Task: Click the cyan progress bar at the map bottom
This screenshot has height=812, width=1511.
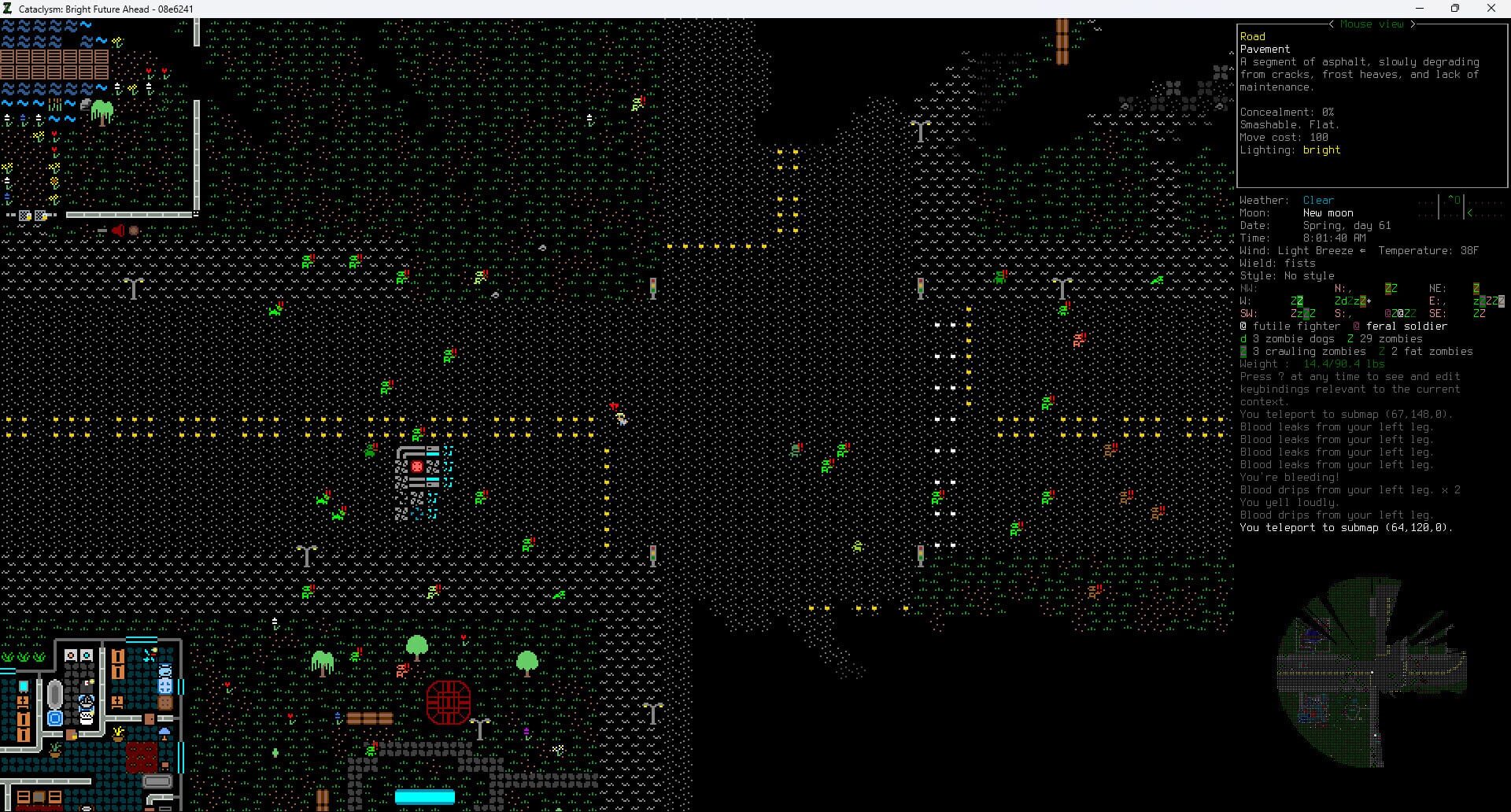Action: pyautogui.click(x=426, y=796)
